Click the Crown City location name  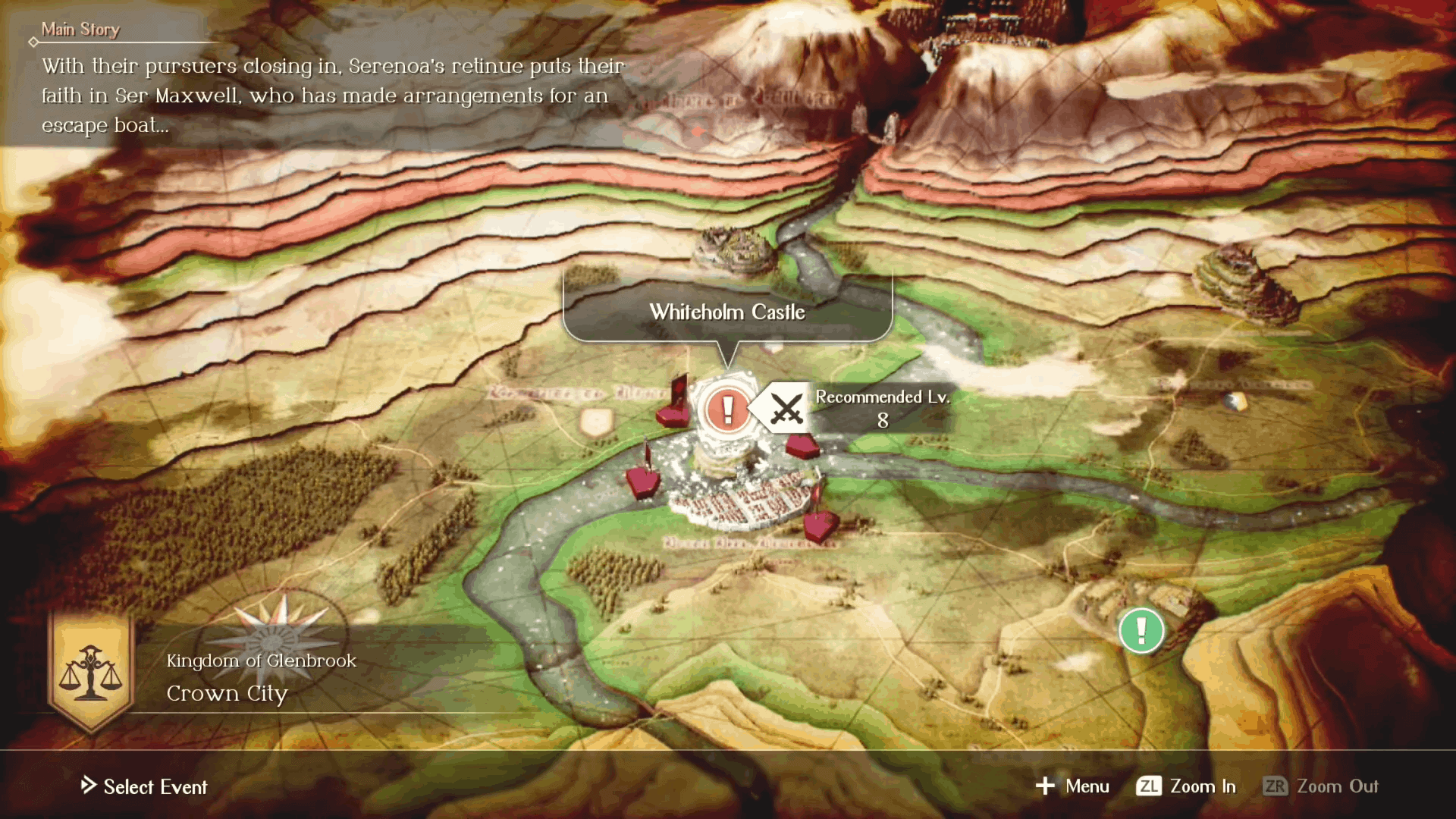pyautogui.click(x=227, y=692)
